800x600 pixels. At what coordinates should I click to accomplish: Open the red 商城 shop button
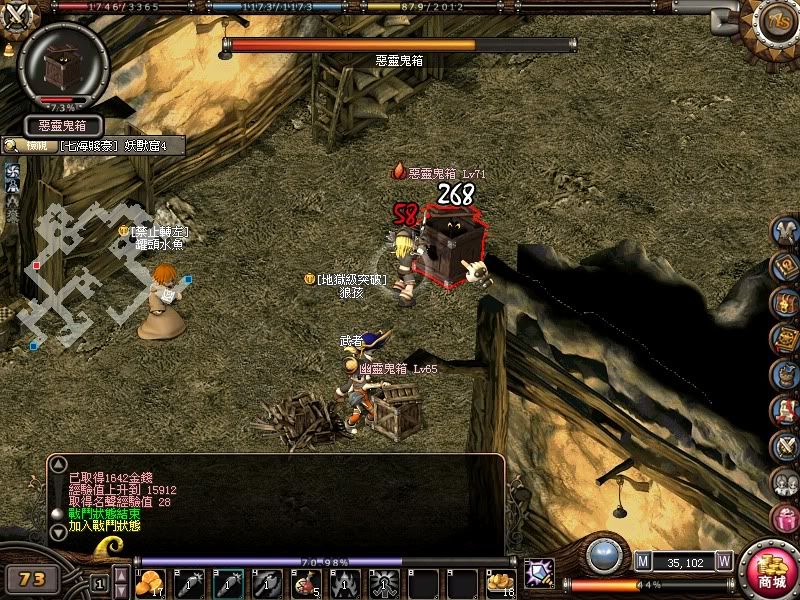pos(771,573)
